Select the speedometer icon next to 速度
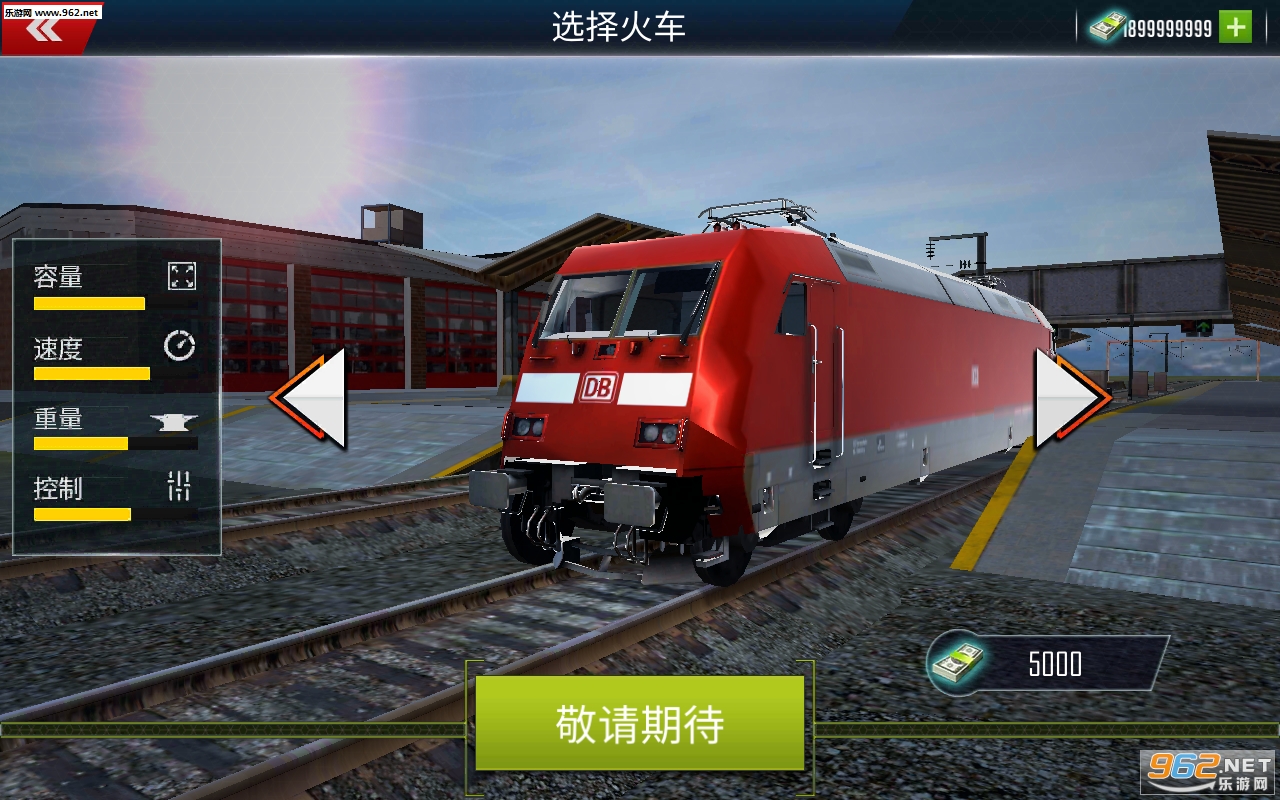The height and width of the screenshot is (800, 1280). [x=180, y=347]
